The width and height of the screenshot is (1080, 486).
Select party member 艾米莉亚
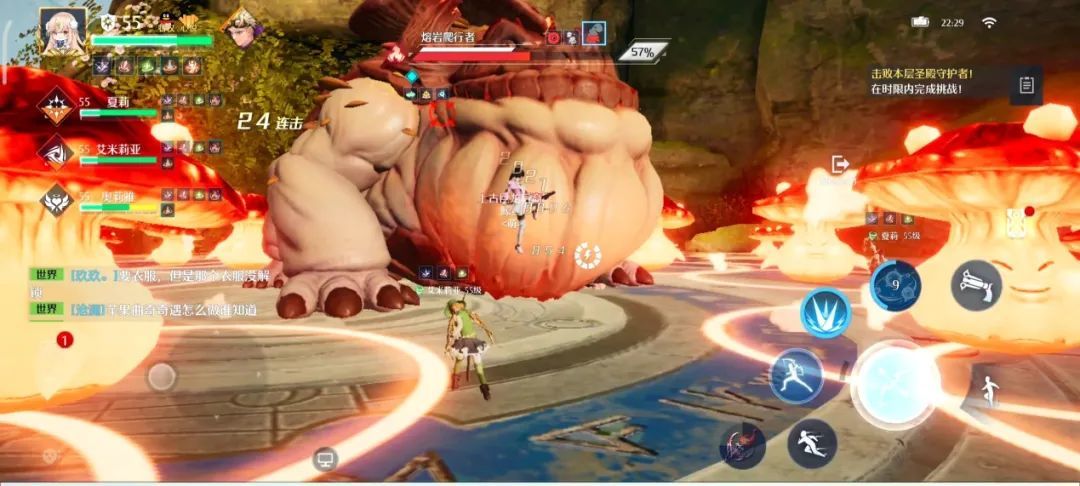[x=54, y=153]
